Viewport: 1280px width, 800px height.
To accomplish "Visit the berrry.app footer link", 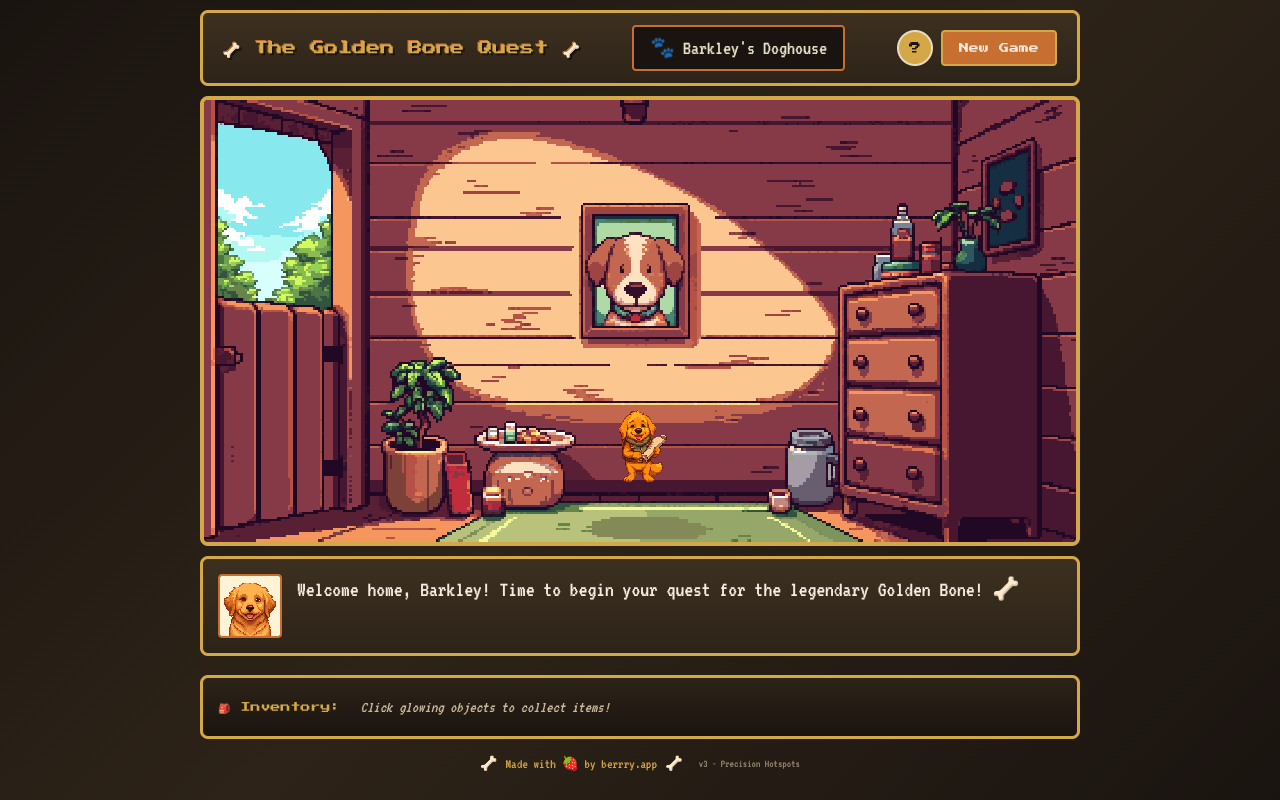I will [628, 764].
